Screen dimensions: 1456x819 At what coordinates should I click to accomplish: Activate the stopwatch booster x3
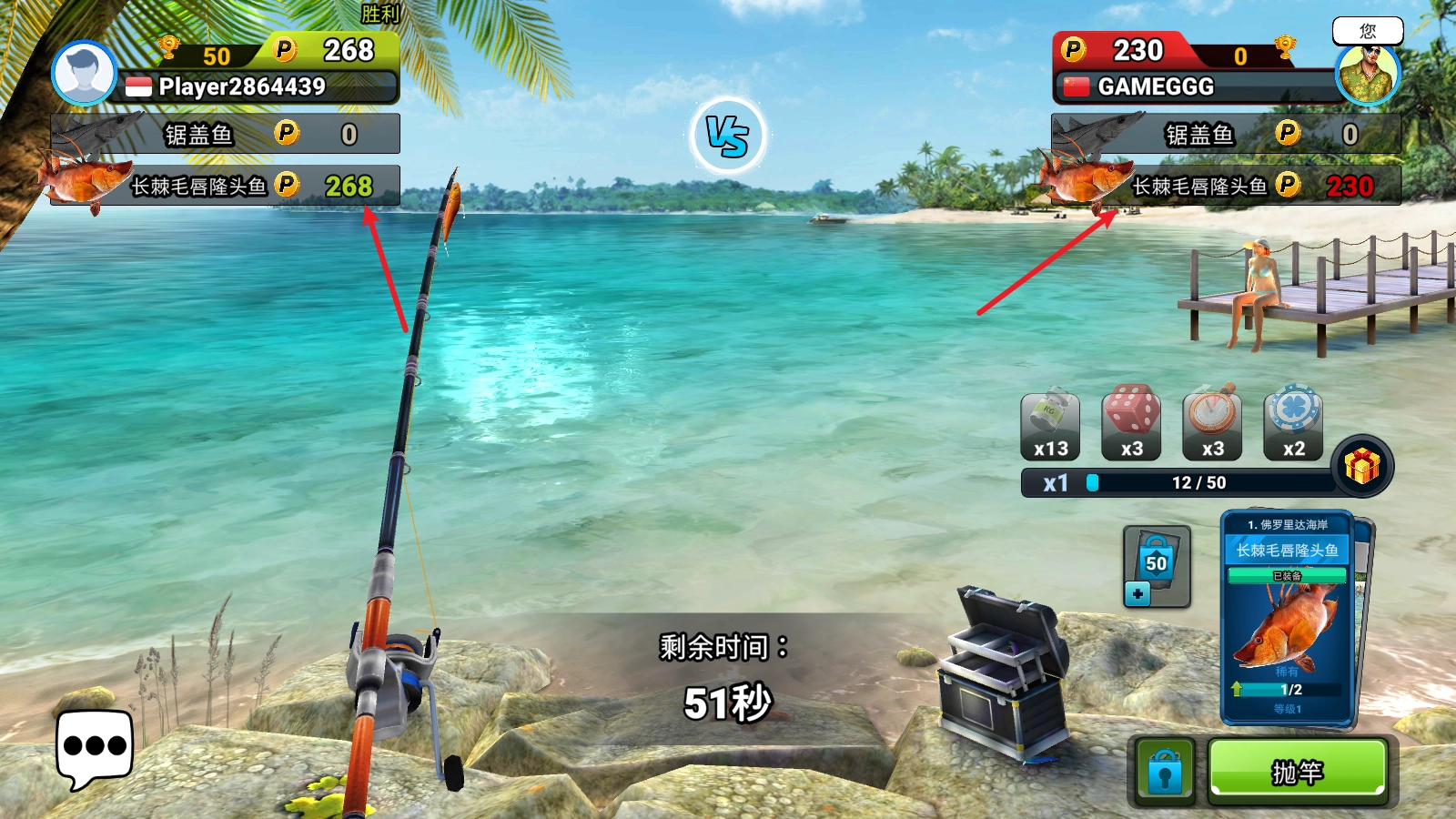pyautogui.click(x=1212, y=426)
